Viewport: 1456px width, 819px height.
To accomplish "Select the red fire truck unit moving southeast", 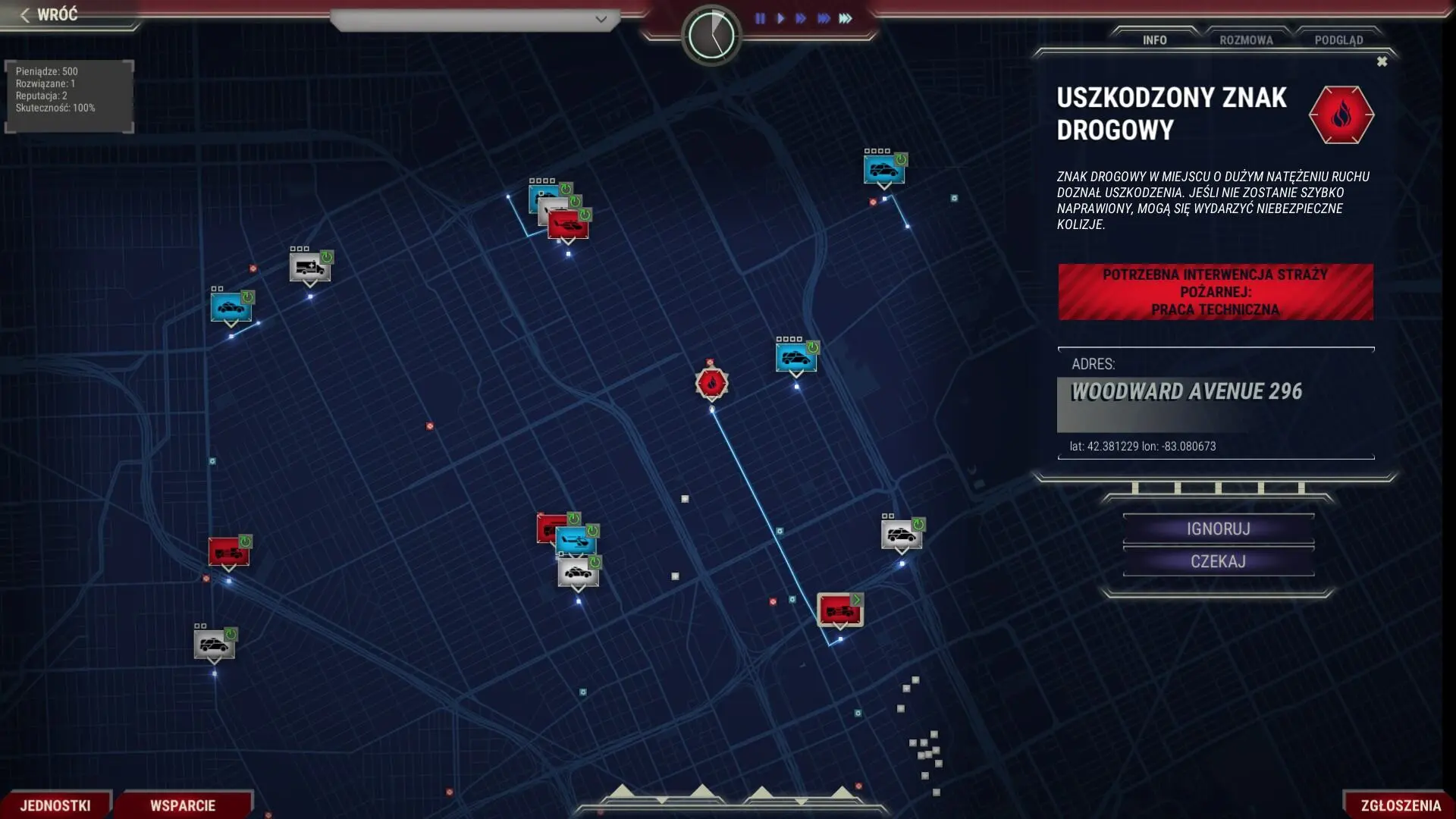I will click(838, 610).
